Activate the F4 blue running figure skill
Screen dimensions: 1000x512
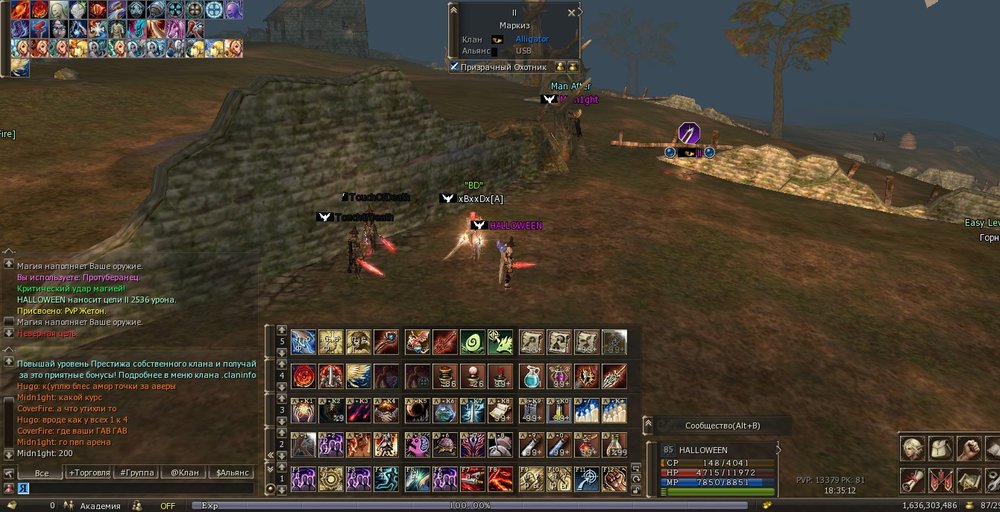tap(385, 478)
